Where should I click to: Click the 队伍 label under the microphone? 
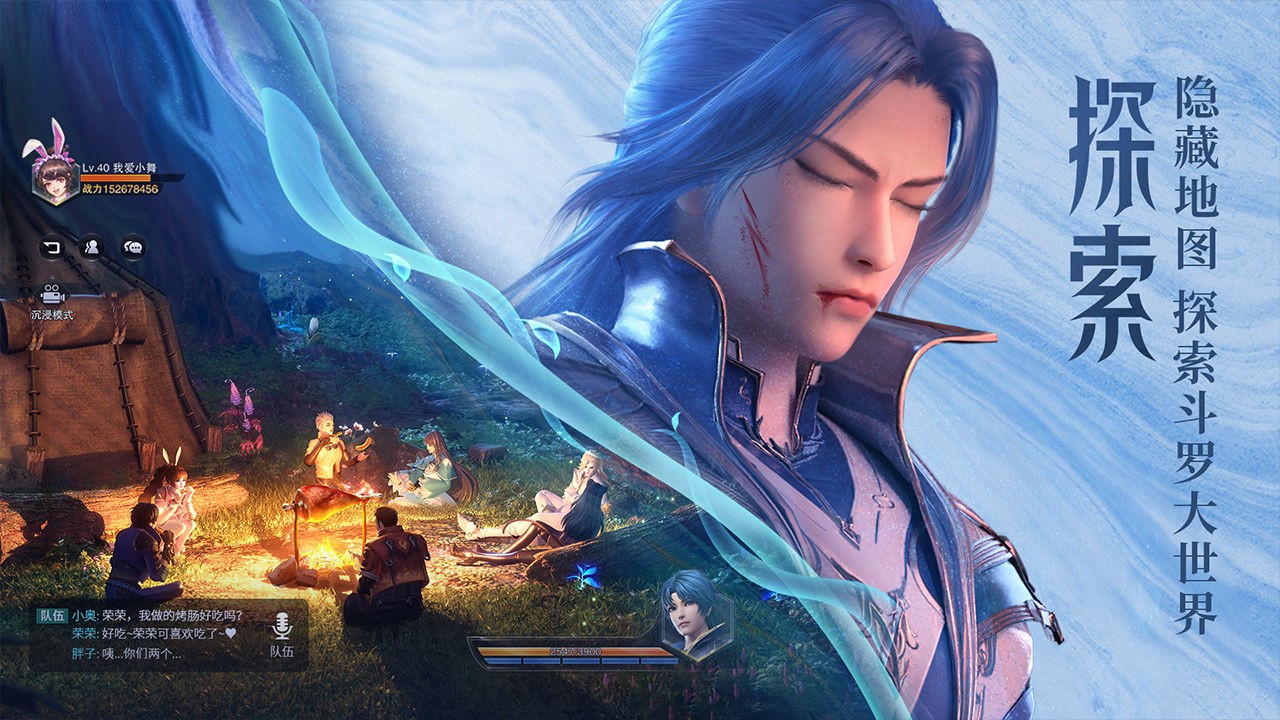pos(285,652)
